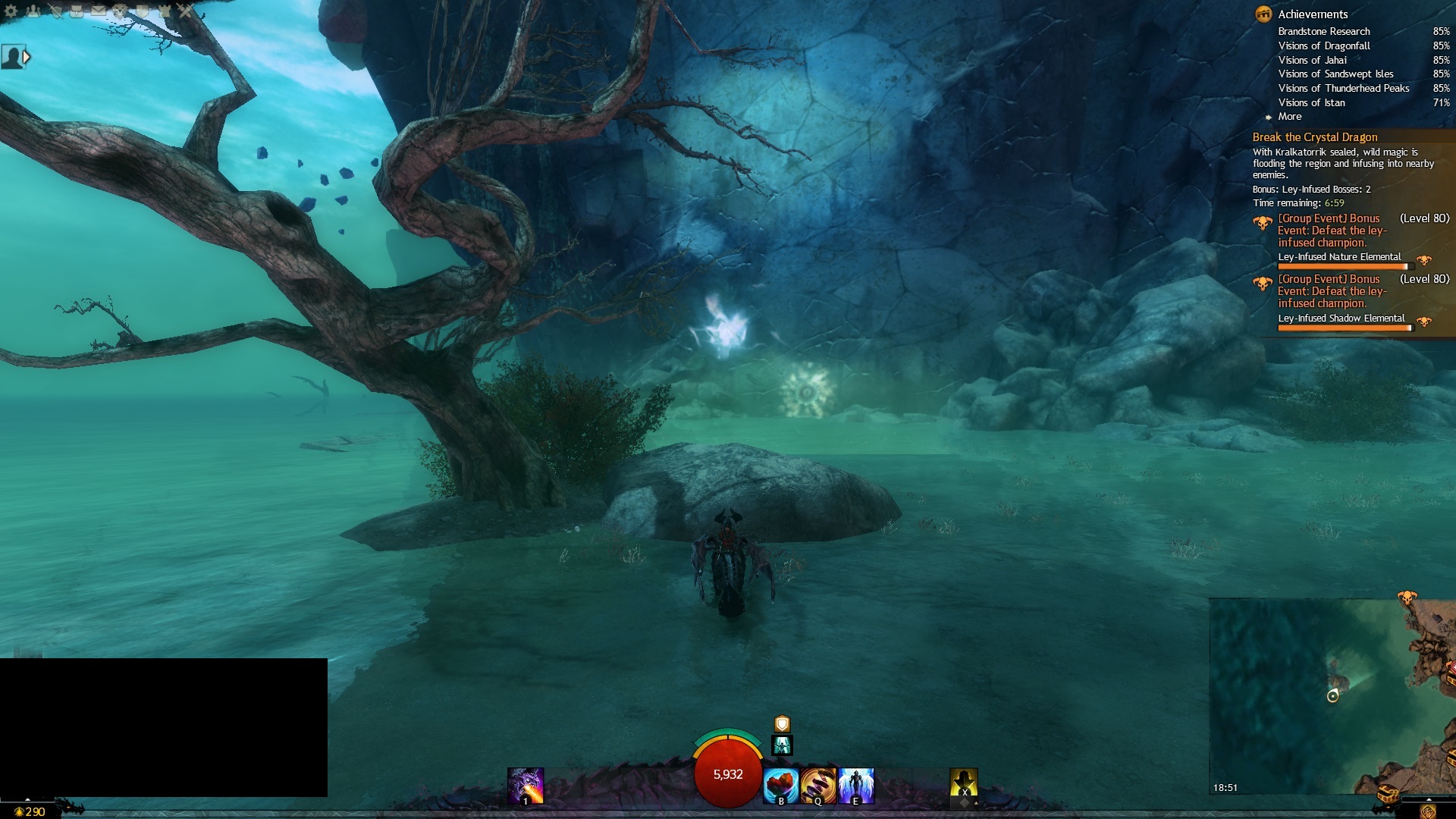Open the inventory bag icon
Screen dimensions: 1456x819
coord(77,11)
